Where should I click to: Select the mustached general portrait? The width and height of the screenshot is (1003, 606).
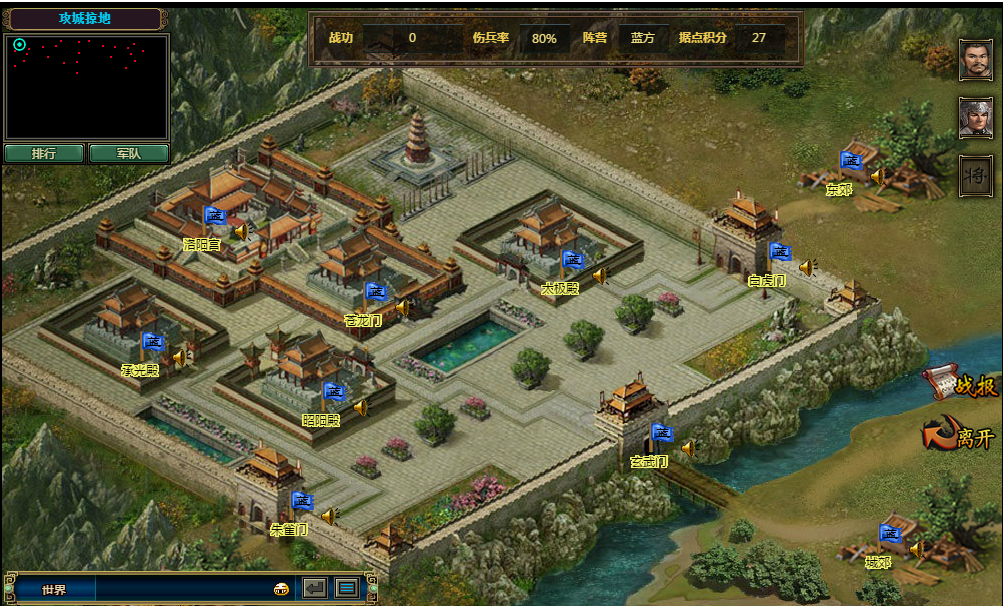click(975, 60)
